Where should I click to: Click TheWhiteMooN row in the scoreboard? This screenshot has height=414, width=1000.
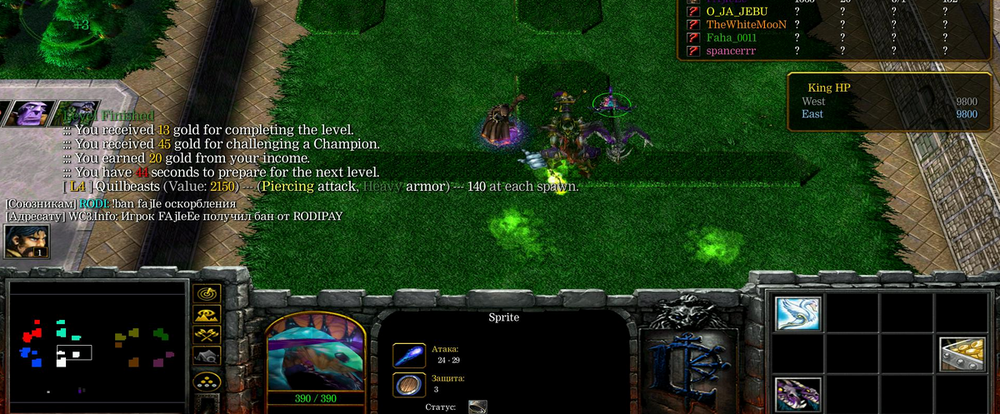coord(747,24)
